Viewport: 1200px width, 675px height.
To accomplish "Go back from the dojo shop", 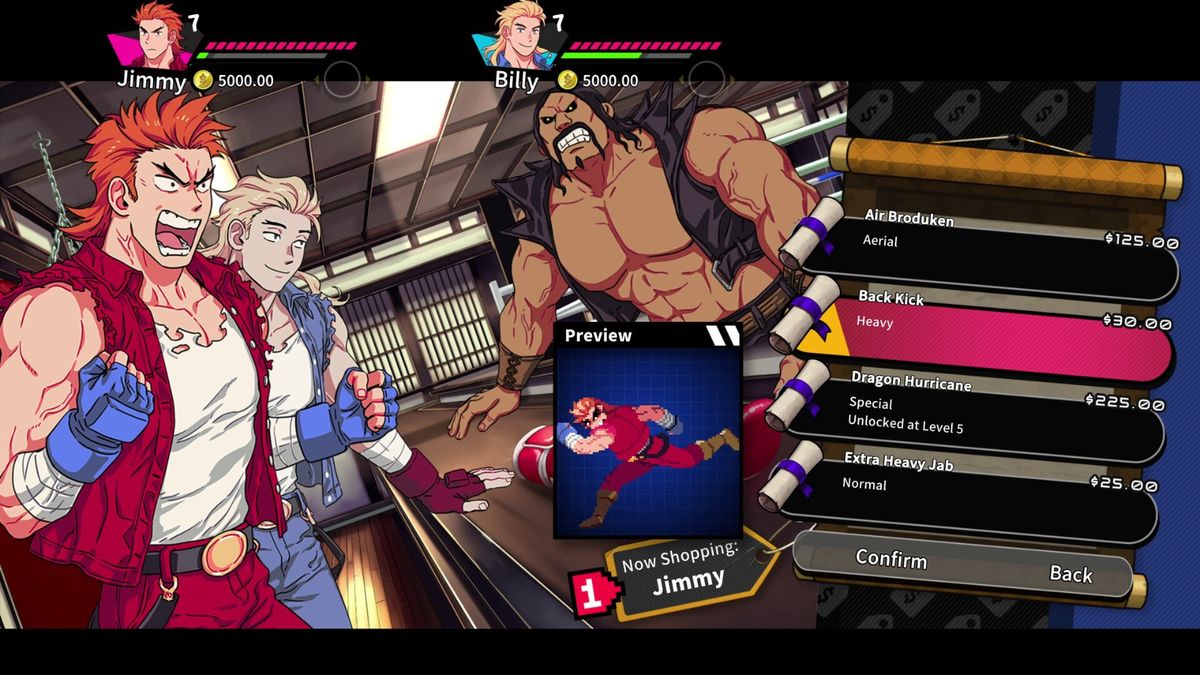I will point(1070,574).
